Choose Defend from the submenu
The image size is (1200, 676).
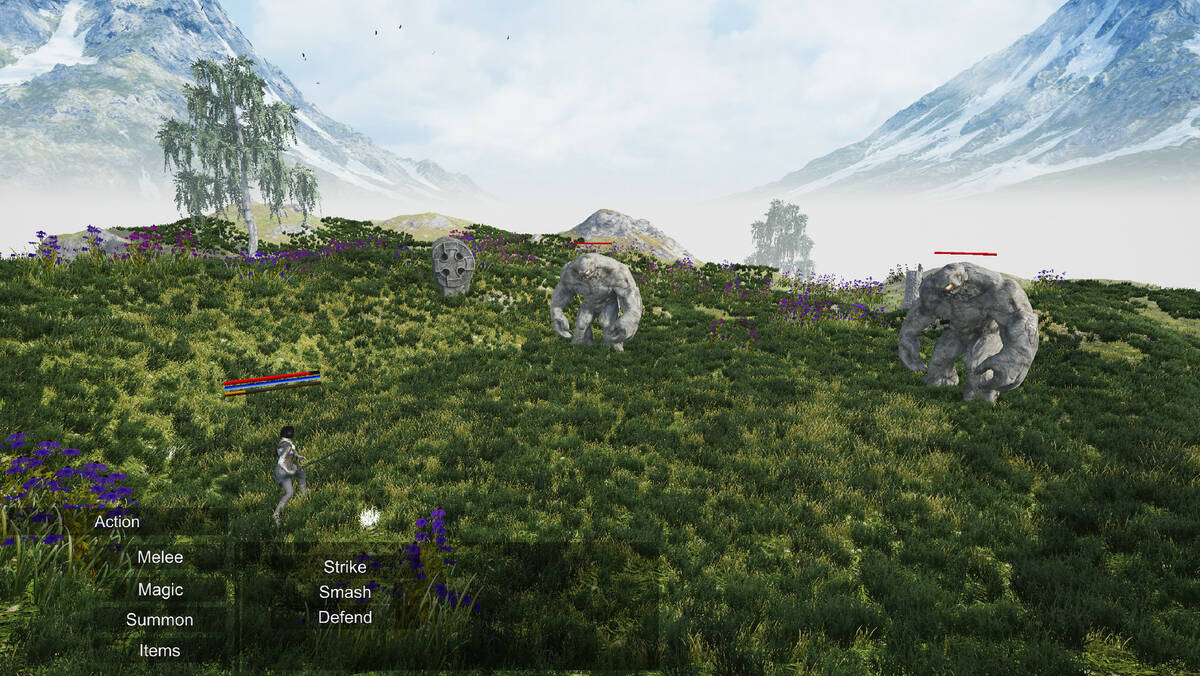(x=345, y=617)
